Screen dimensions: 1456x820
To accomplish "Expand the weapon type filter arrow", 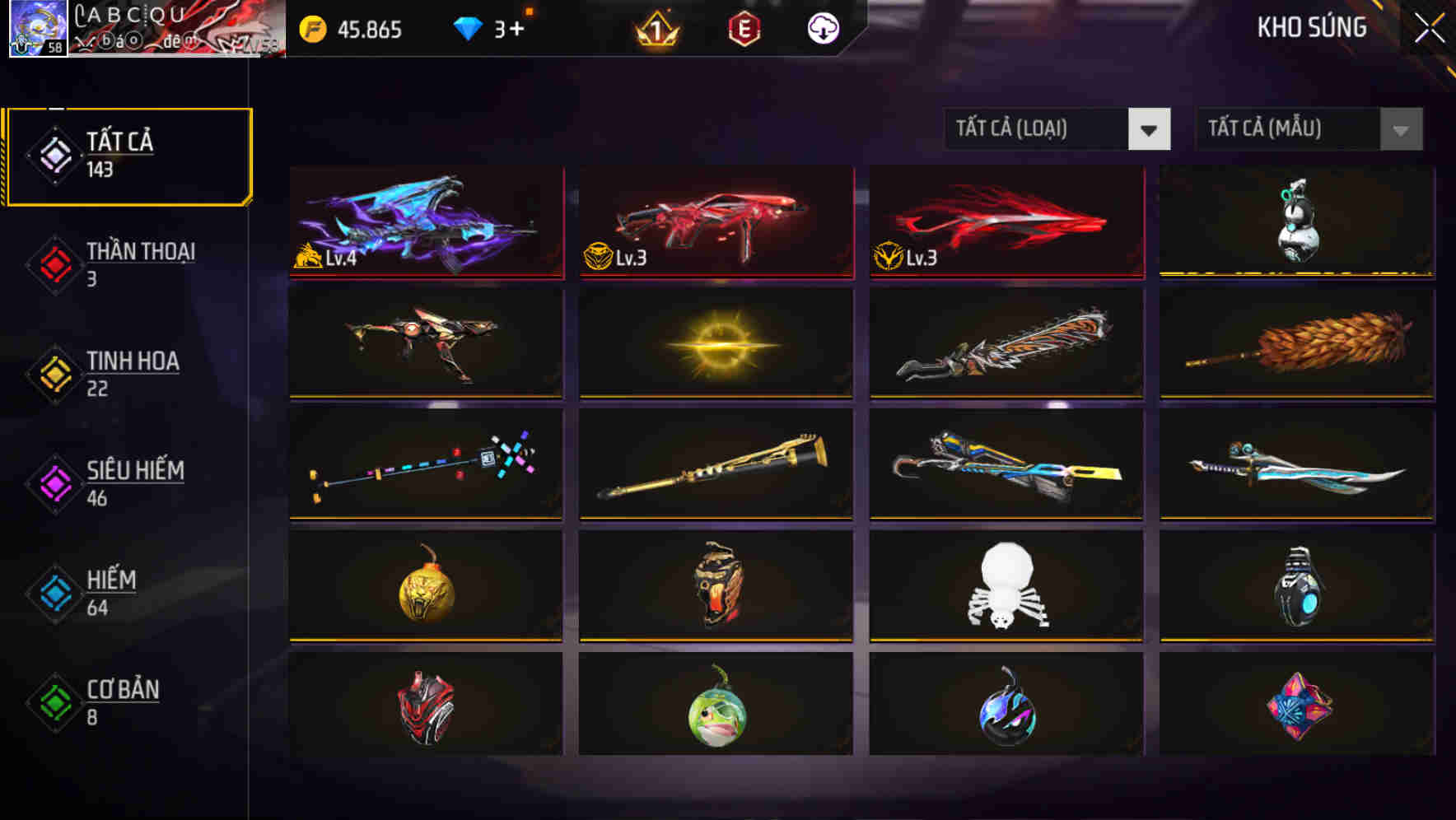I will click(1150, 129).
